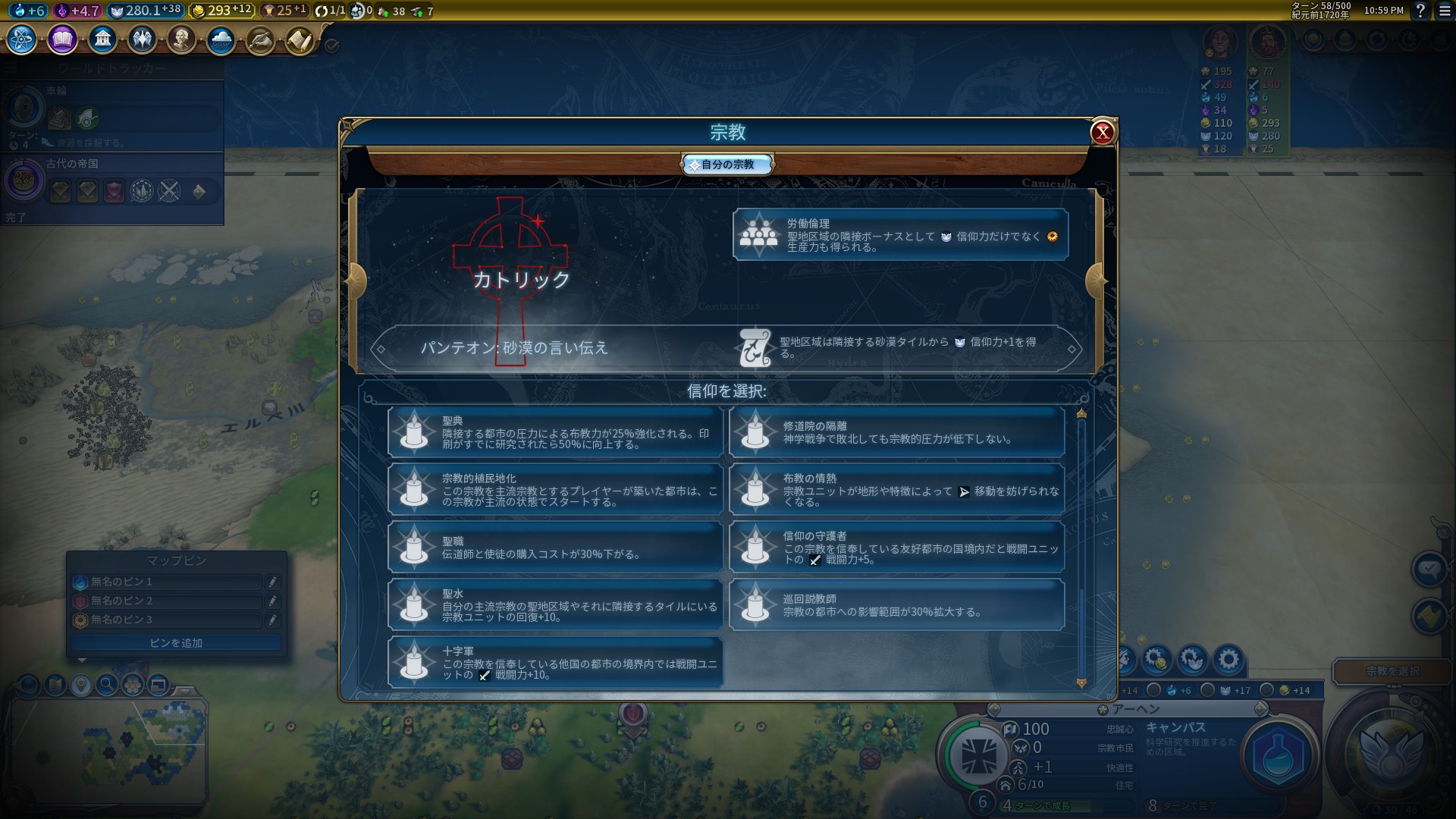This screenshot has width=1456, height=819.
Task: Select the 十字軍 belief
Action: (555, 663)
